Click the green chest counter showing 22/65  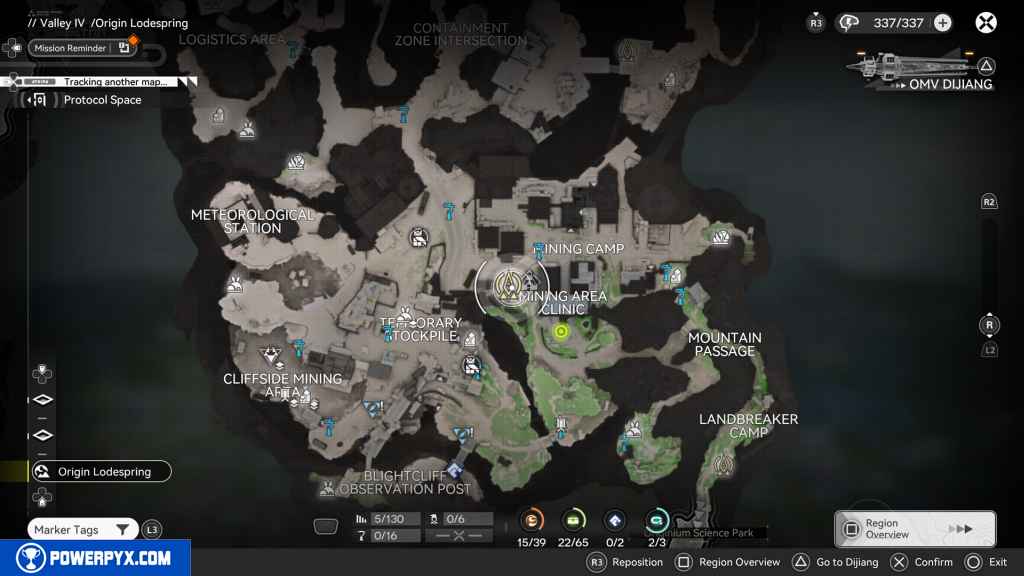point(574,519)
